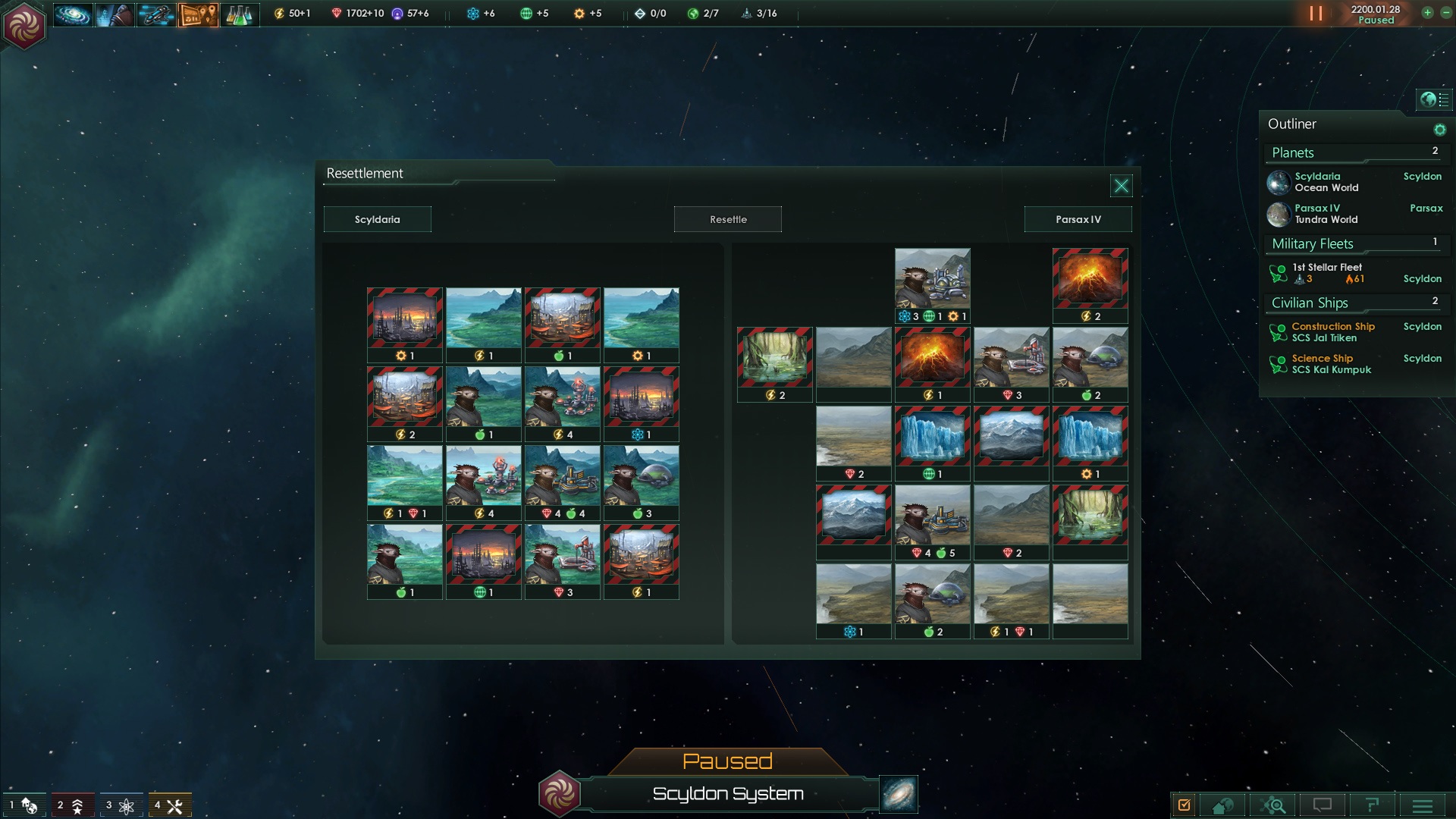The height and width of the screenshot is (819, 1456).
Task: Select the Parsax IV planet button
Action: coord(1078,219)
